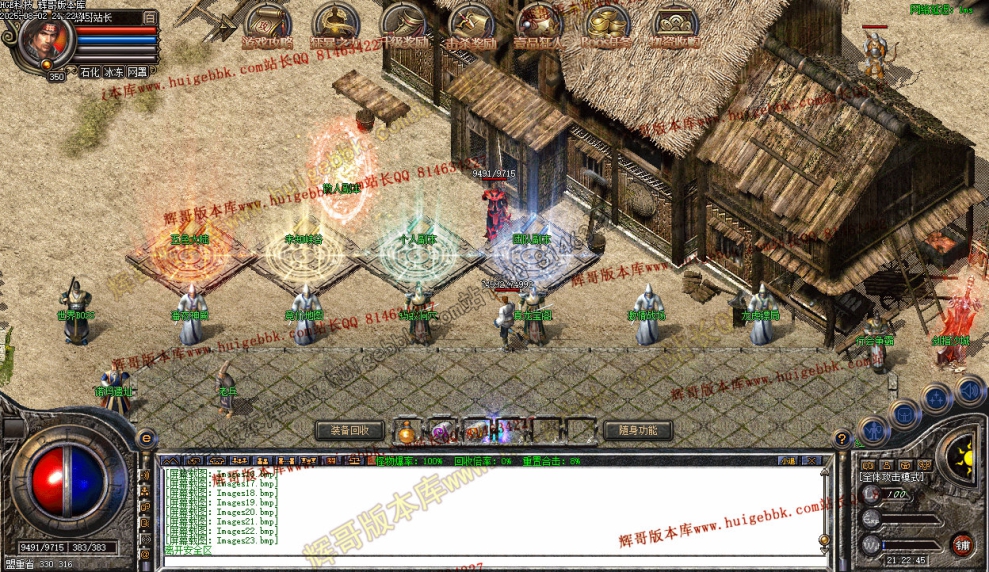989x572 pixels.
Task: Click the player portrait avatar
Action: coord(46,40)
